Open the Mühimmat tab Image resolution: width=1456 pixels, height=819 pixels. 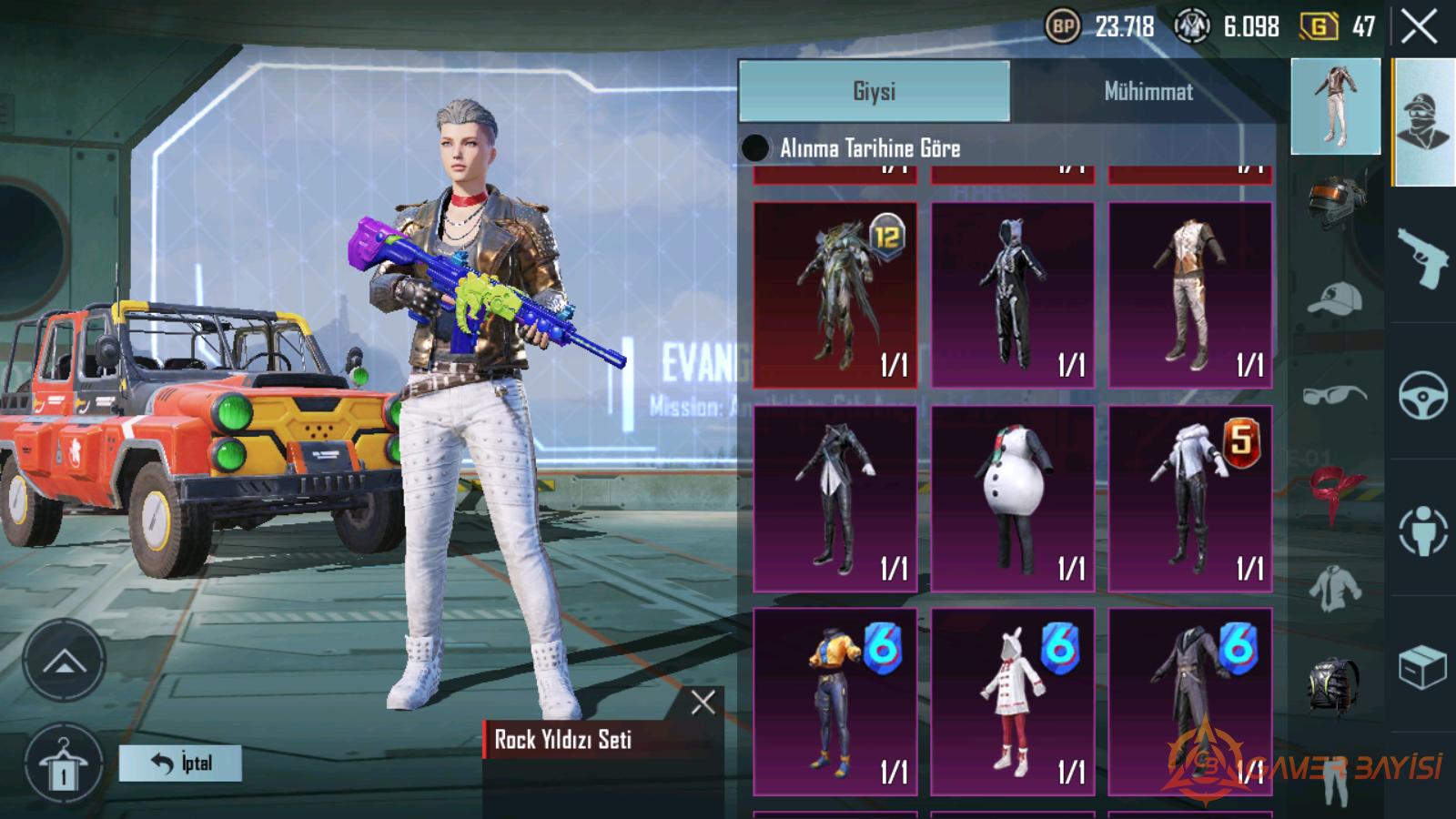click(1148, 91)
